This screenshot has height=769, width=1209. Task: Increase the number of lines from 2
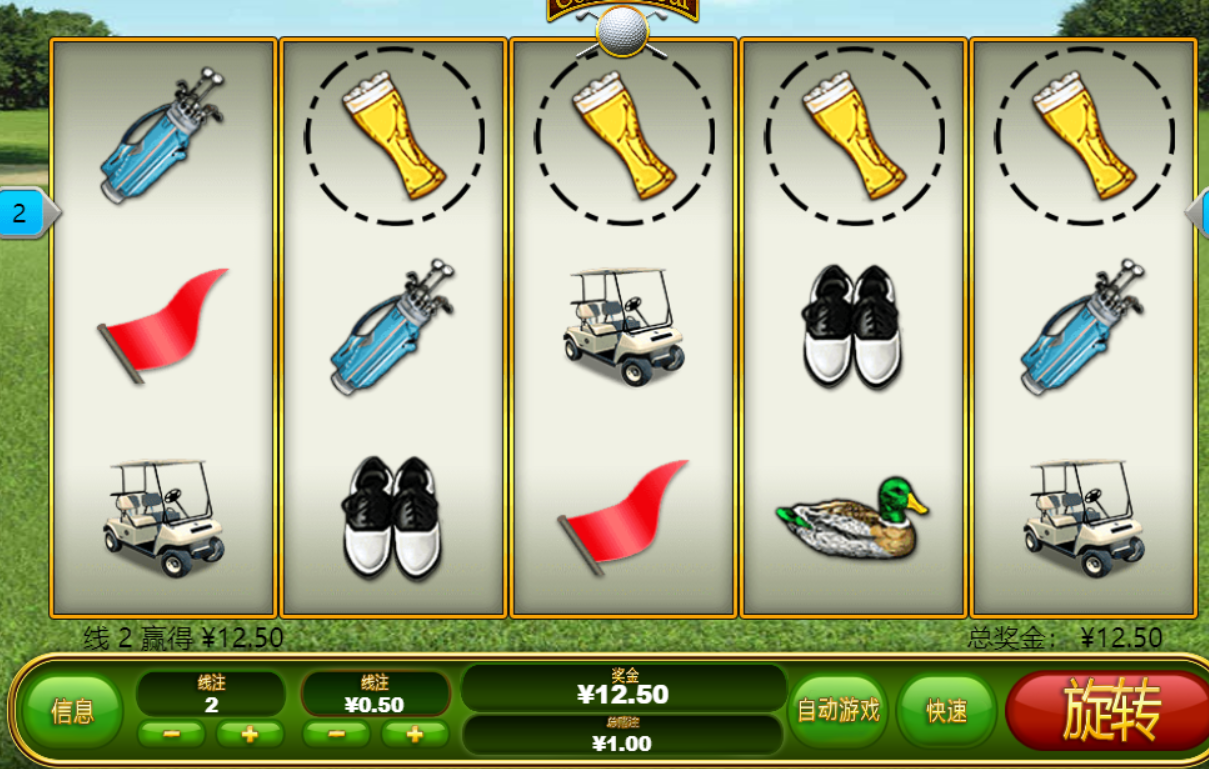pyautogui.click(x=250, y=734)
